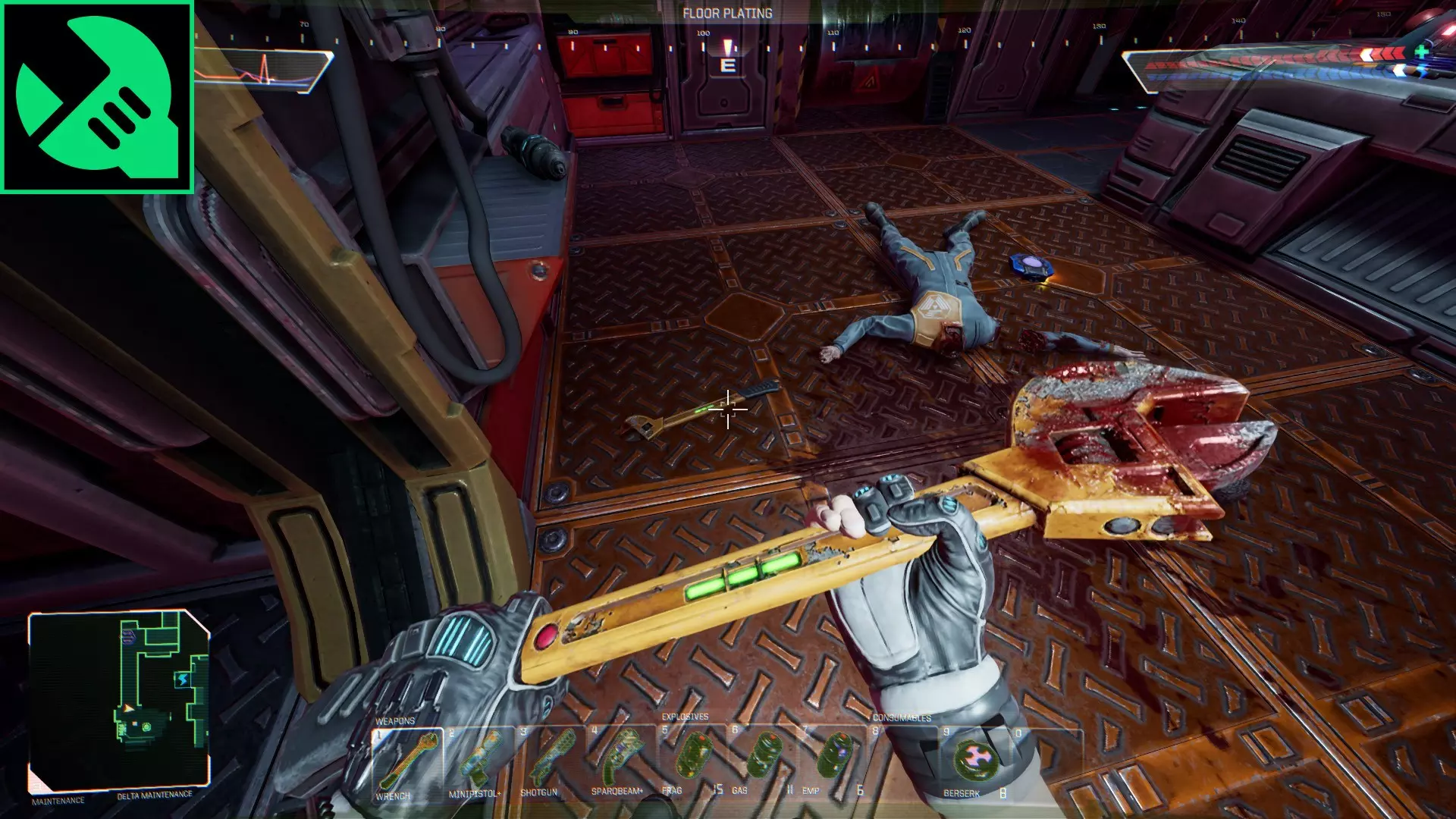Open the Delta Maintenance minimap
Image resolution: width=1456 pixels, height=819 pixels.
(x=119, y=700)
